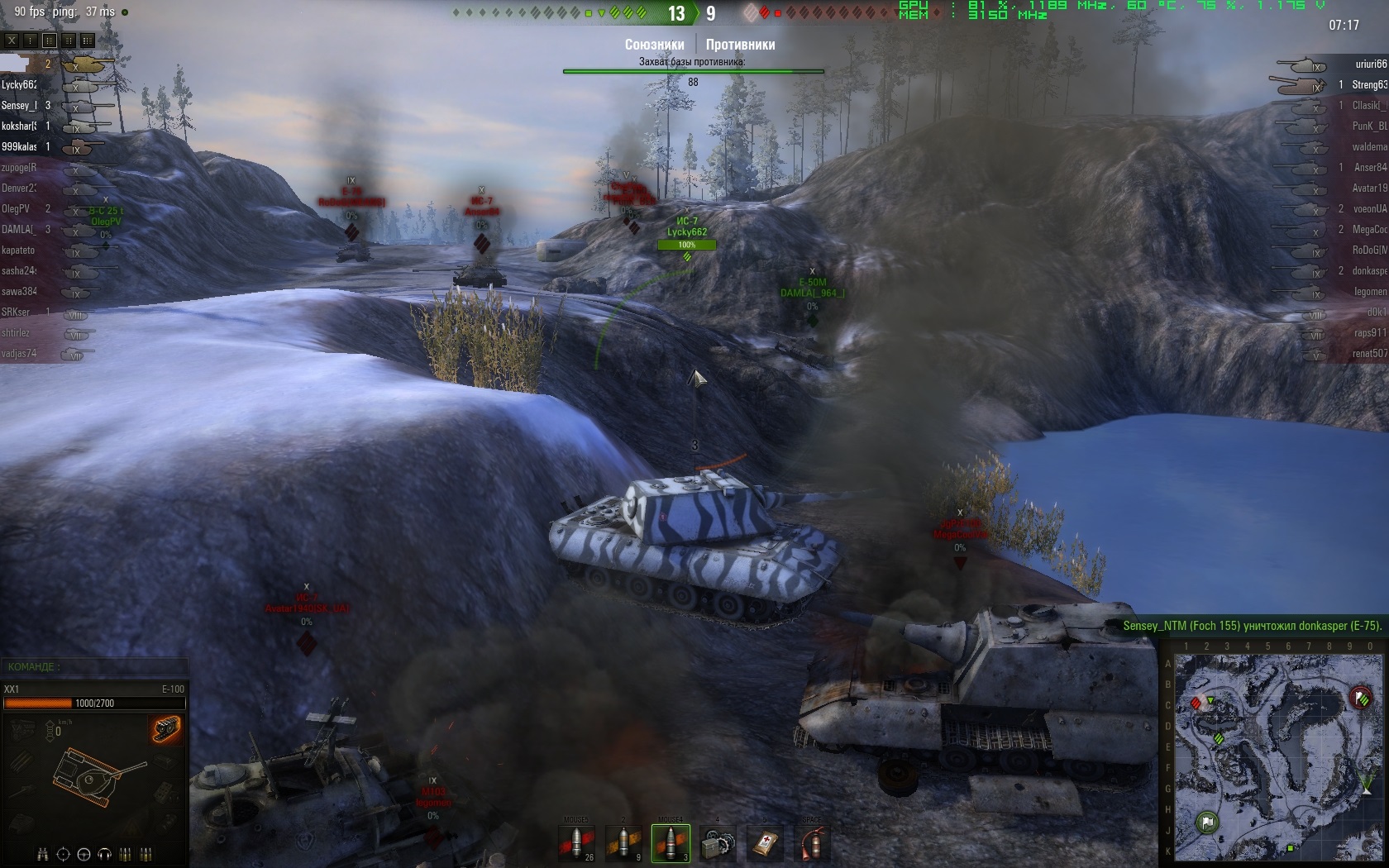Viewport: 1389px width, 868px height.
Task: Open the battle minimap
Action: coord(1278,756)
